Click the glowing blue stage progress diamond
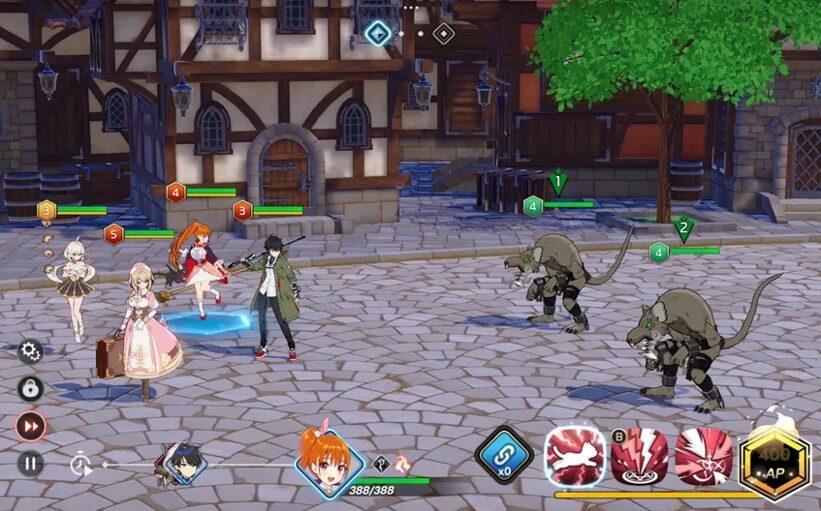The width and height of the screenshot is (821, 511). pos(378,33)
